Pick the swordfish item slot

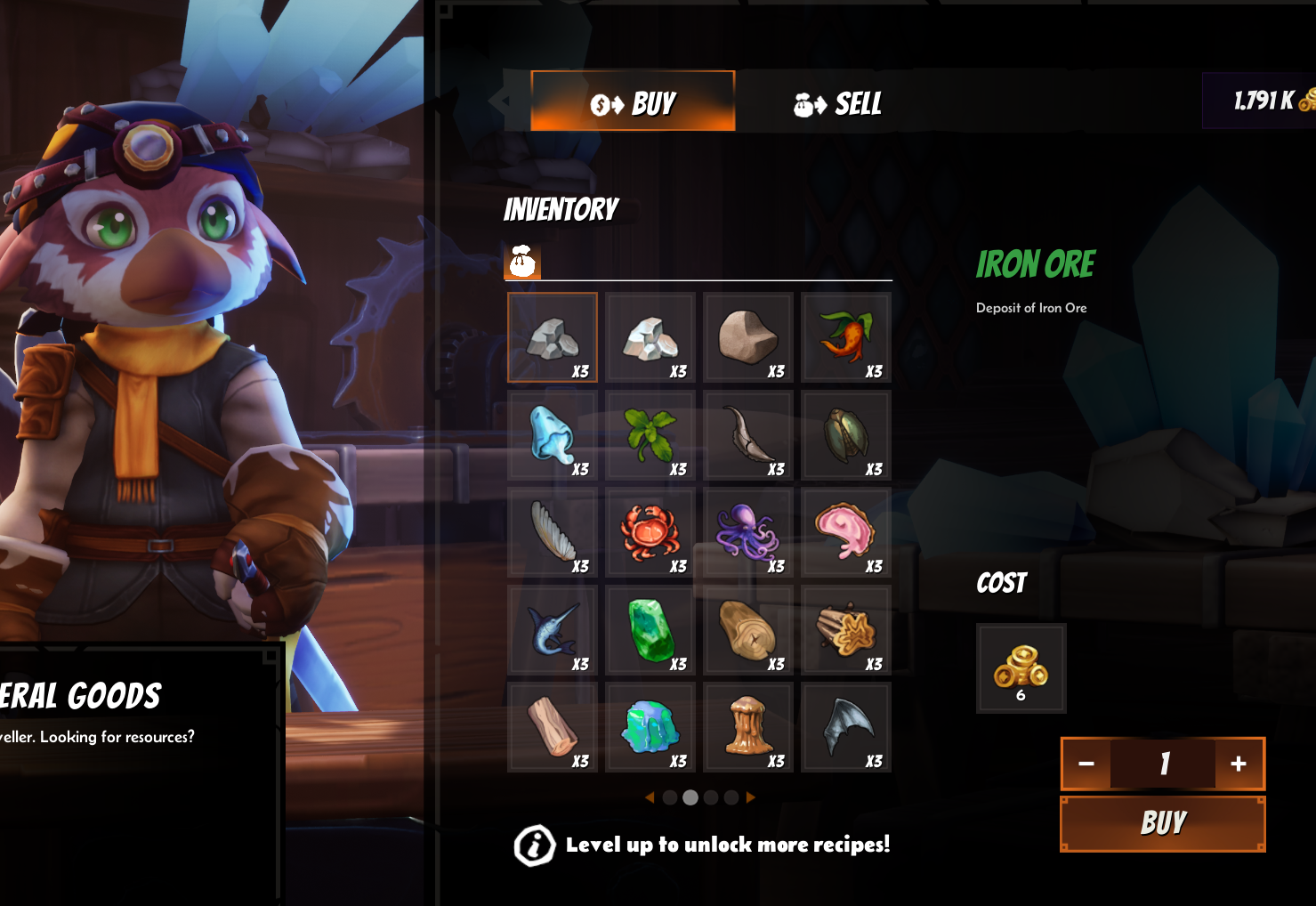coord(553,630)
